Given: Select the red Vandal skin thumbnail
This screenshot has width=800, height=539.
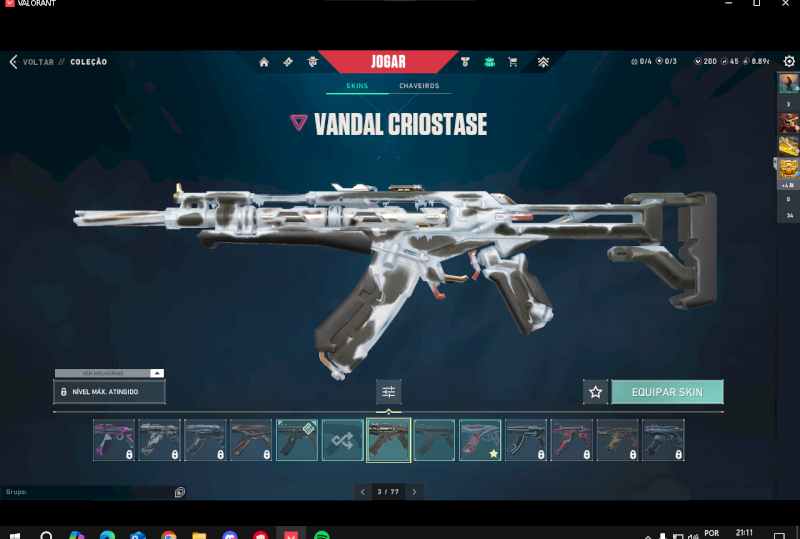Looking at the screenshot, I should [572, 440].
